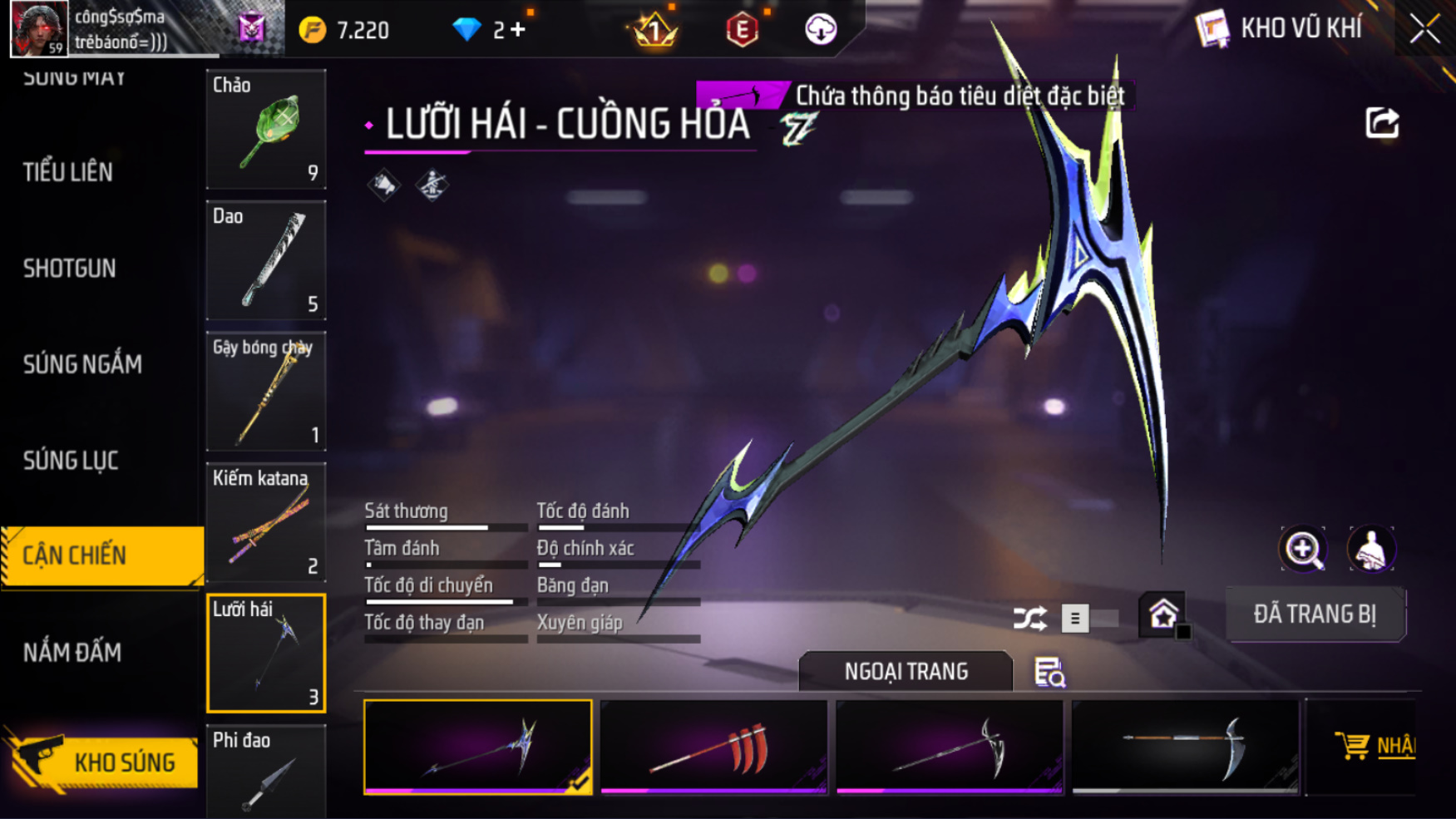The height and width of the screenshot is (819, 1456).
Task: Add diamonds with the plus button
Action: pyautogui.click(x=518, y=30)
